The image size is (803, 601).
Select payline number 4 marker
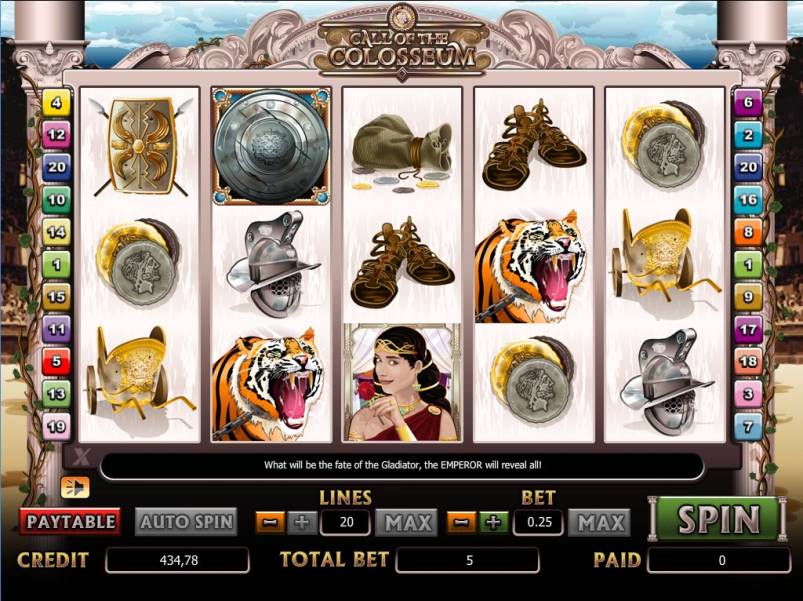click(56, 102)
